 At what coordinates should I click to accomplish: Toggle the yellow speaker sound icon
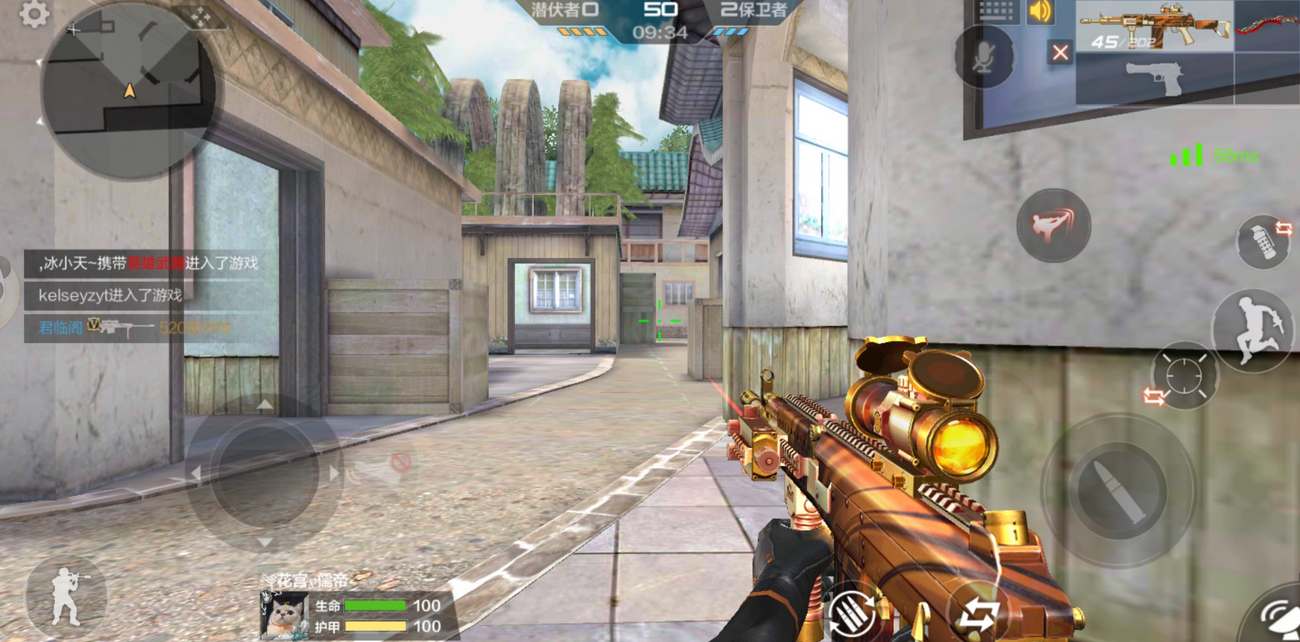point(1041,11)
